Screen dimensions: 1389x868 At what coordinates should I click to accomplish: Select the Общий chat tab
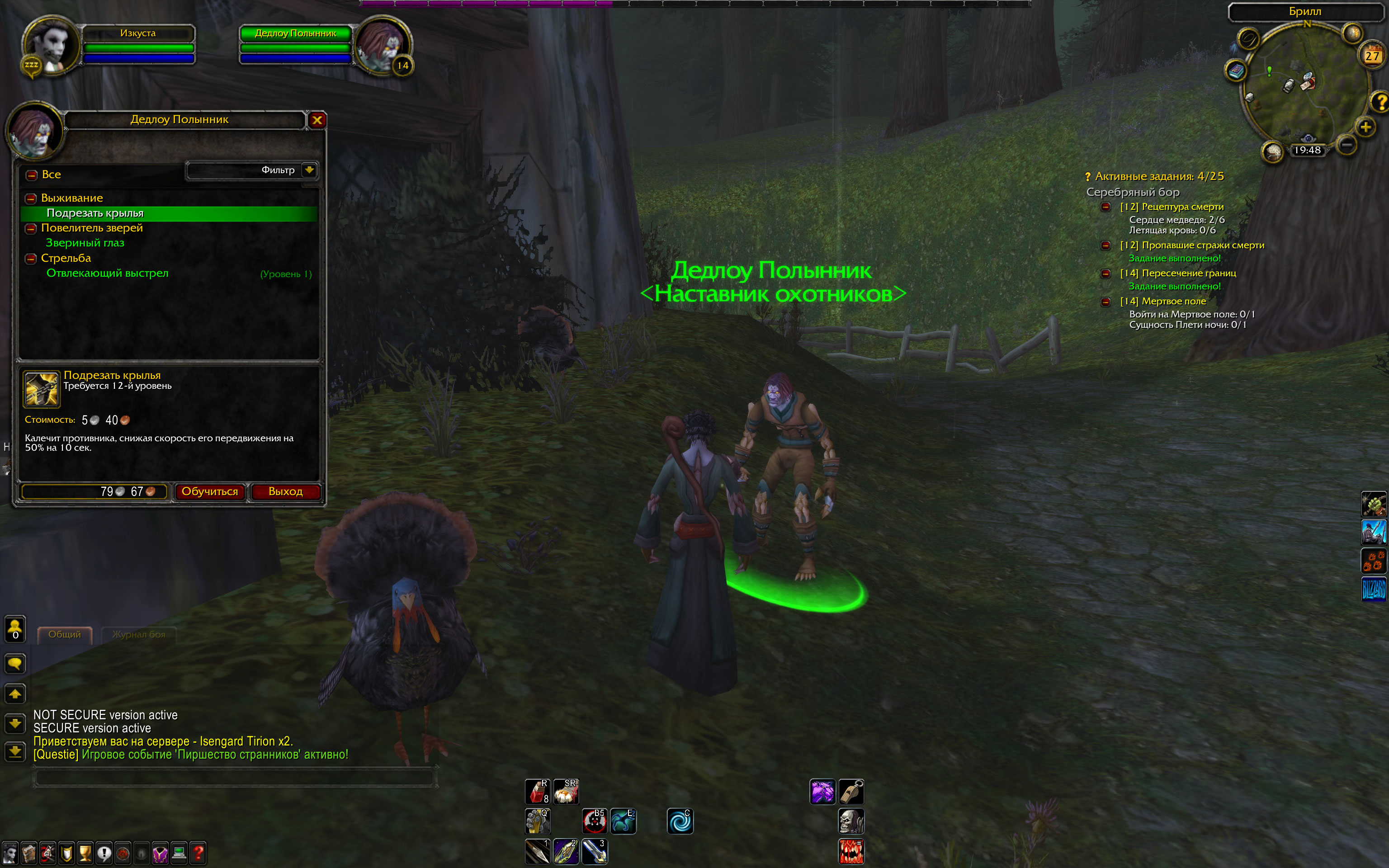[x=64, y=634]
